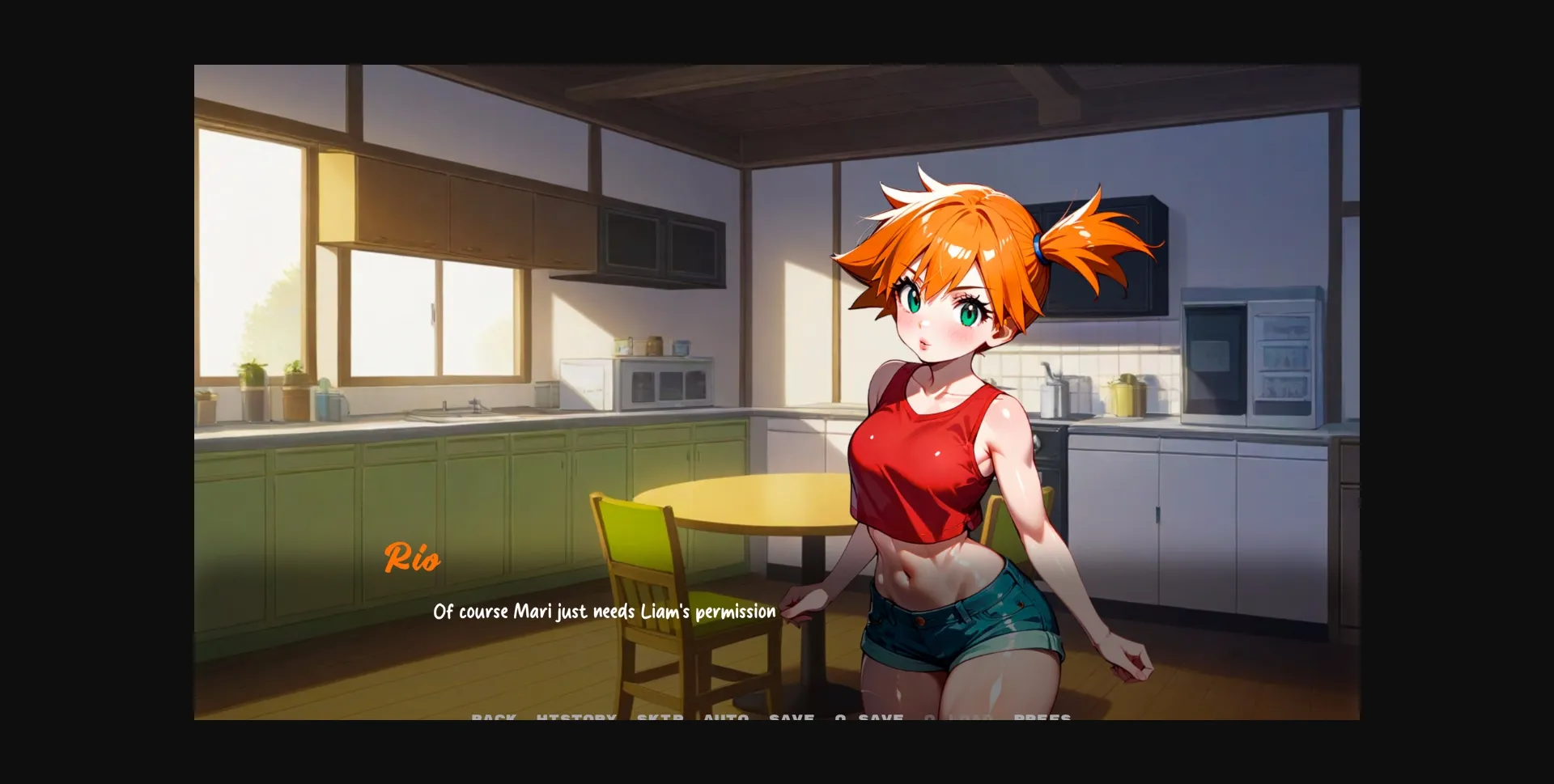
Task: Open the PREFS settings menu
Action: [1044, 718]
